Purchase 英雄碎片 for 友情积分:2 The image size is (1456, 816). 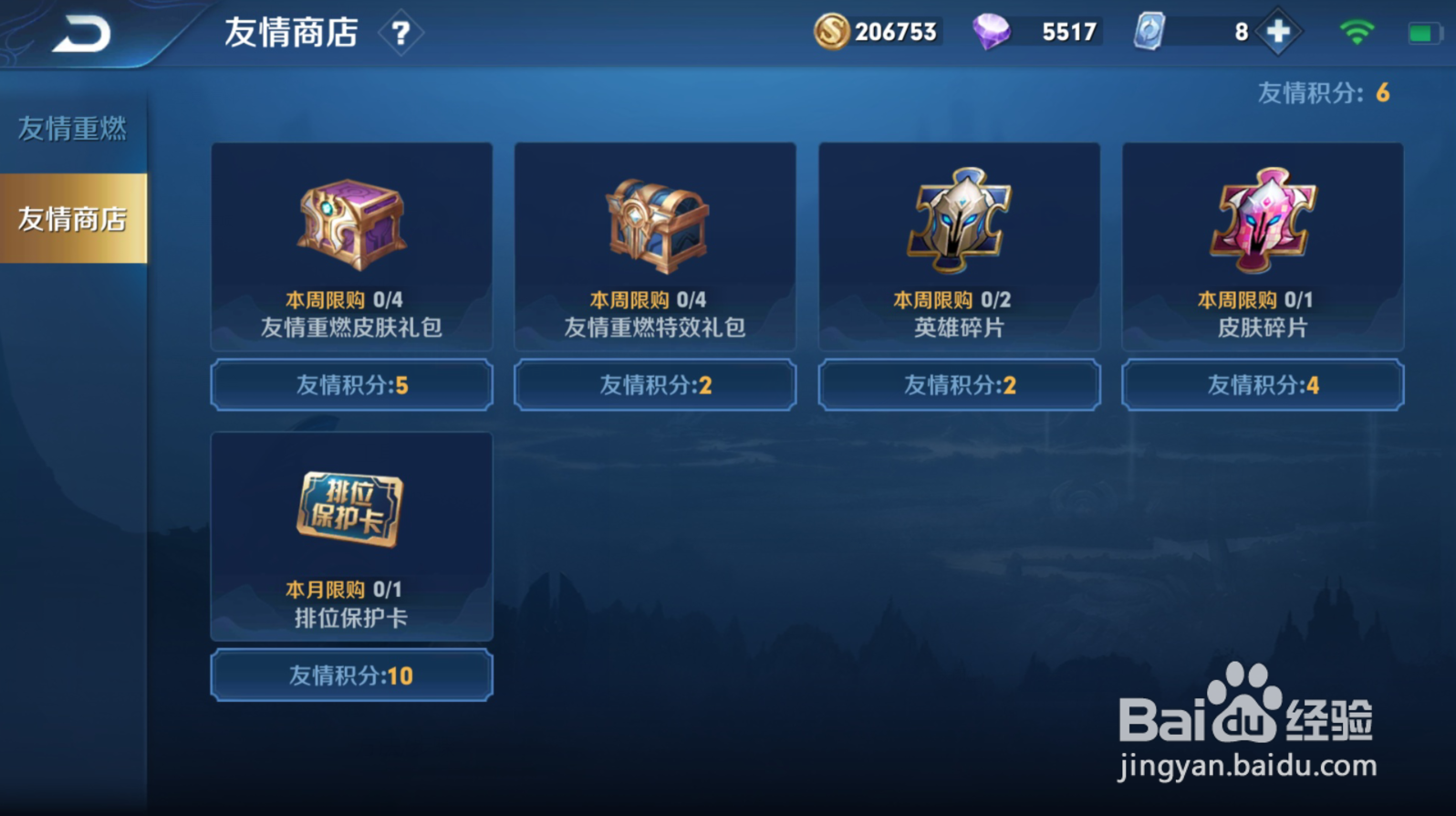(958, 384)
